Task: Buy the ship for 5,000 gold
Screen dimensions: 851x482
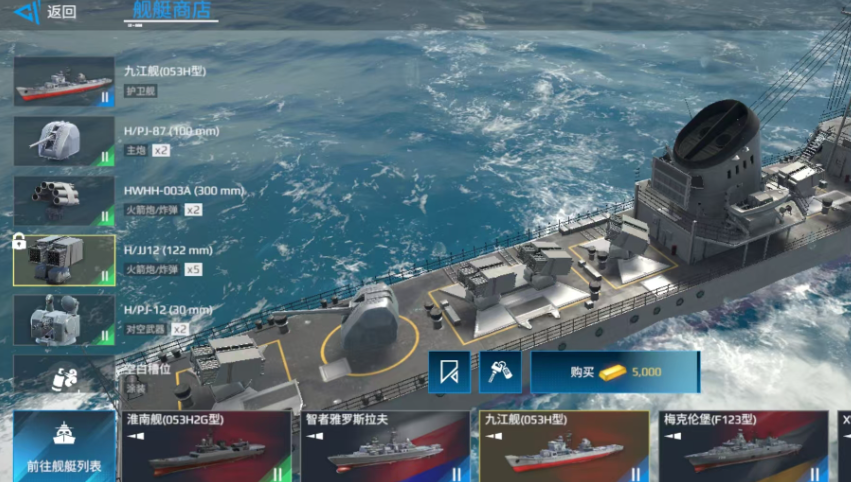Action: (614, 372)
